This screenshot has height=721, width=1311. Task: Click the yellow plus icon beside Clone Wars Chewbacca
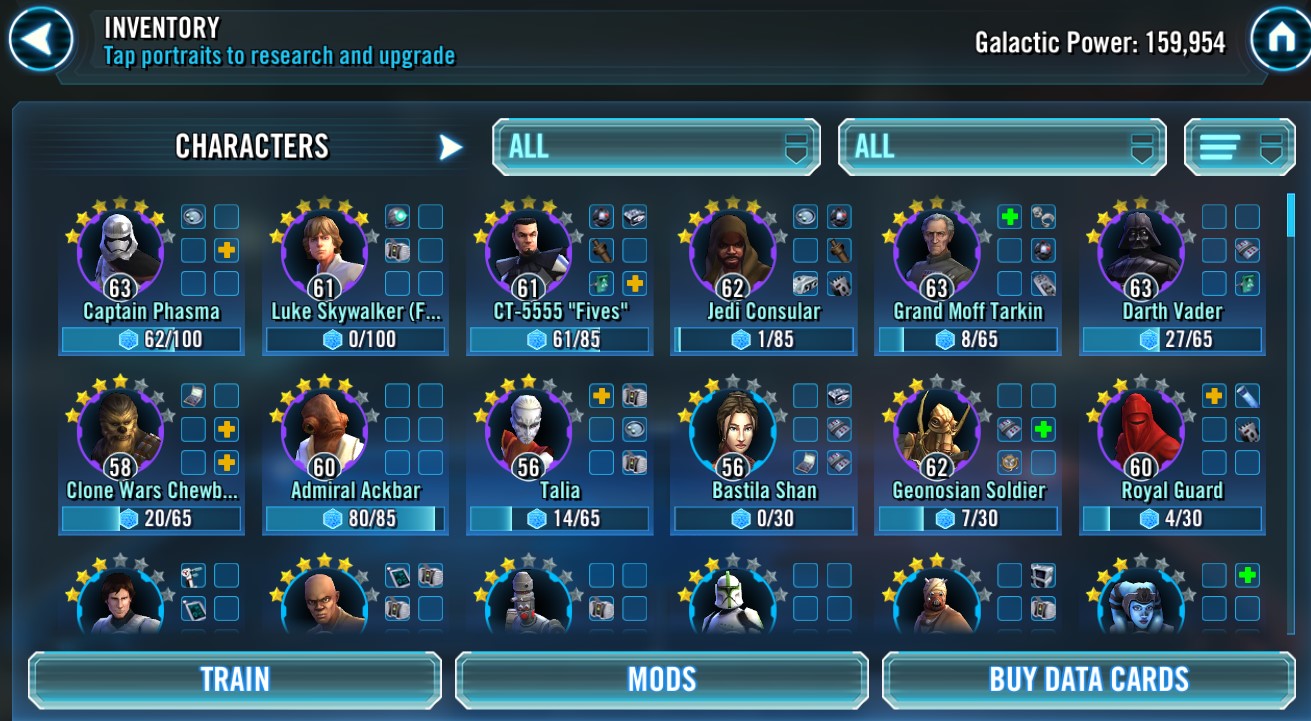[x=228, y=429]
